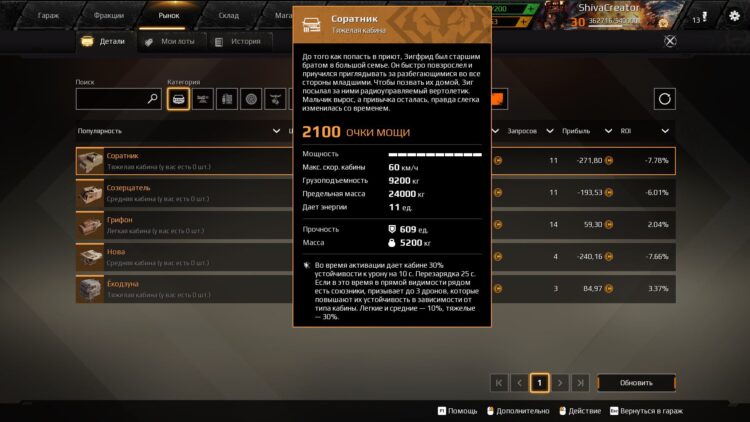
Task: Open settings via the gear icon
Action: [734, 15]
